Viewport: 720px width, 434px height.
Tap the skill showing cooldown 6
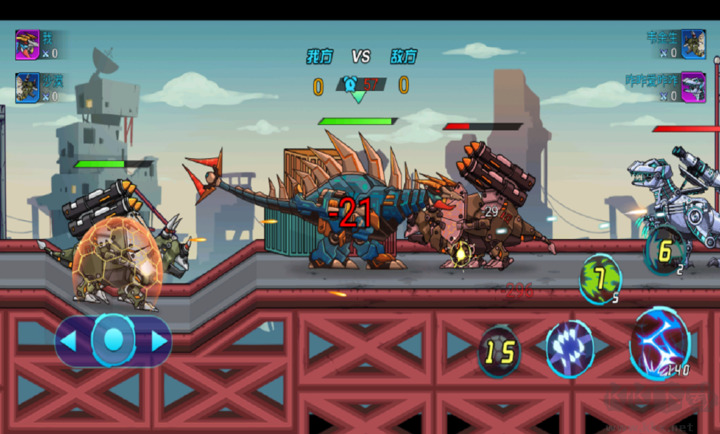pyautogui.click(x=665, y=250)
